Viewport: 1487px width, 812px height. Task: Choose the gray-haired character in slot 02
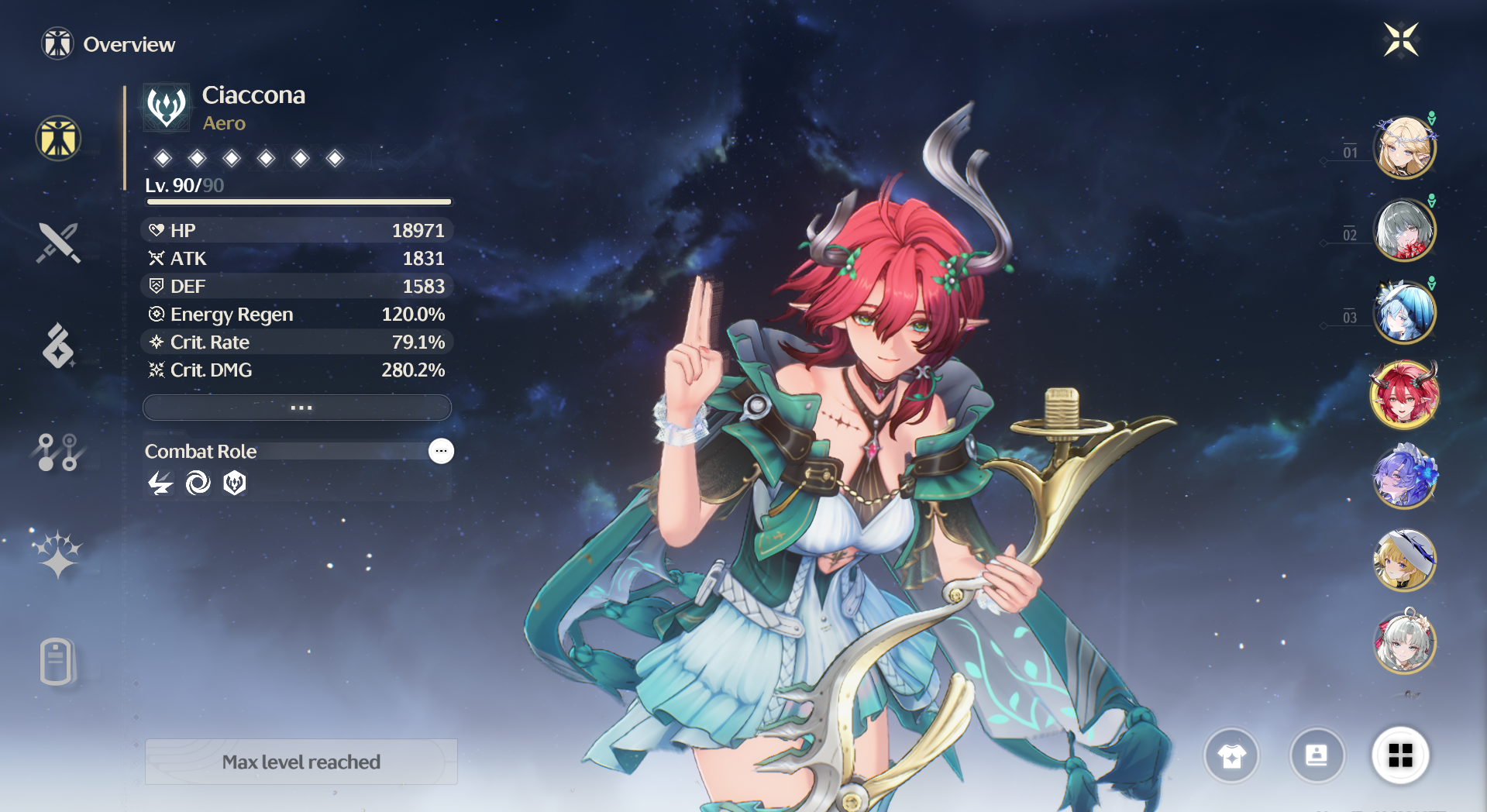point(1404,230)
